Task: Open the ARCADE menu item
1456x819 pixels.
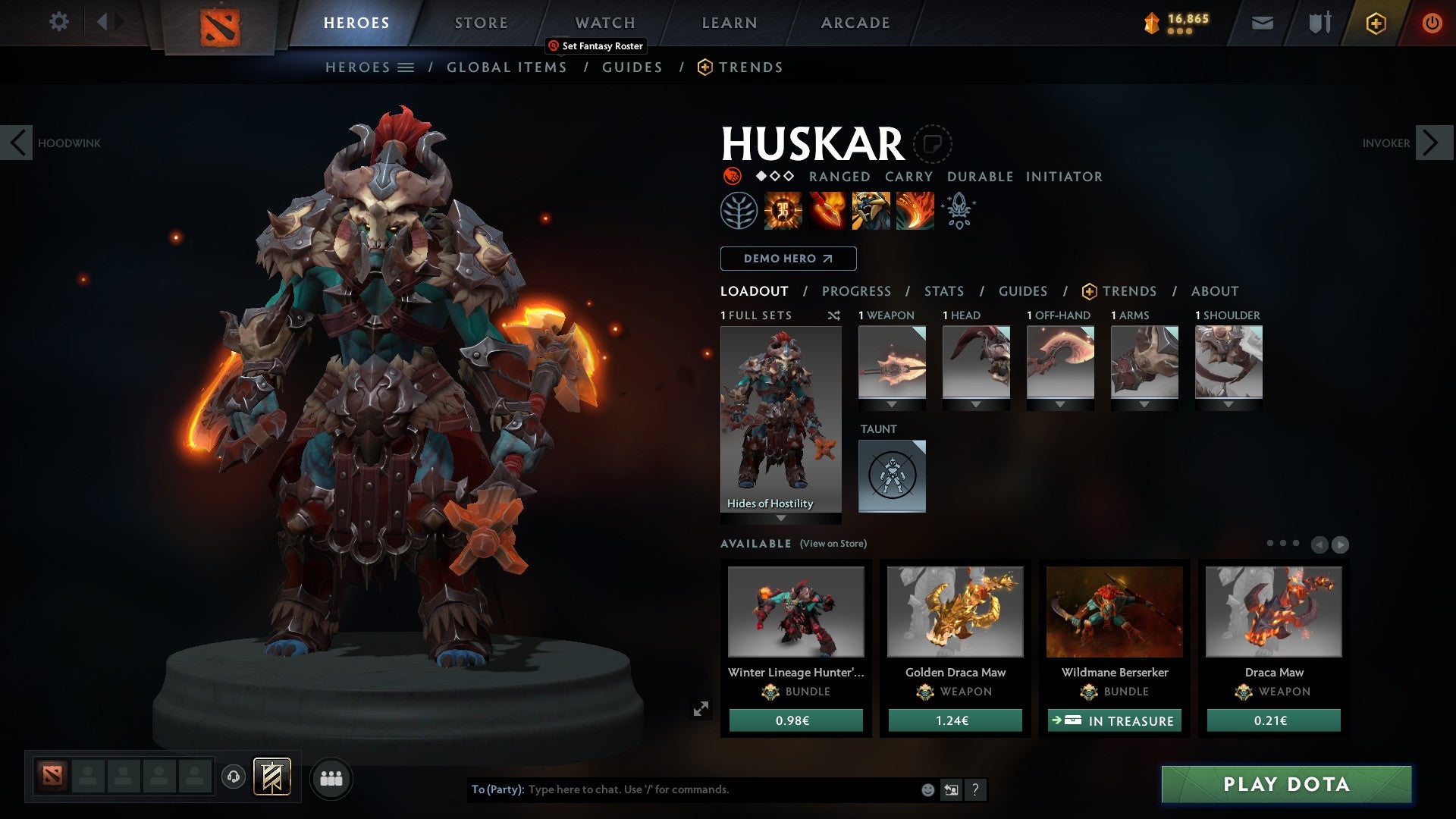Action: point(855,22)
